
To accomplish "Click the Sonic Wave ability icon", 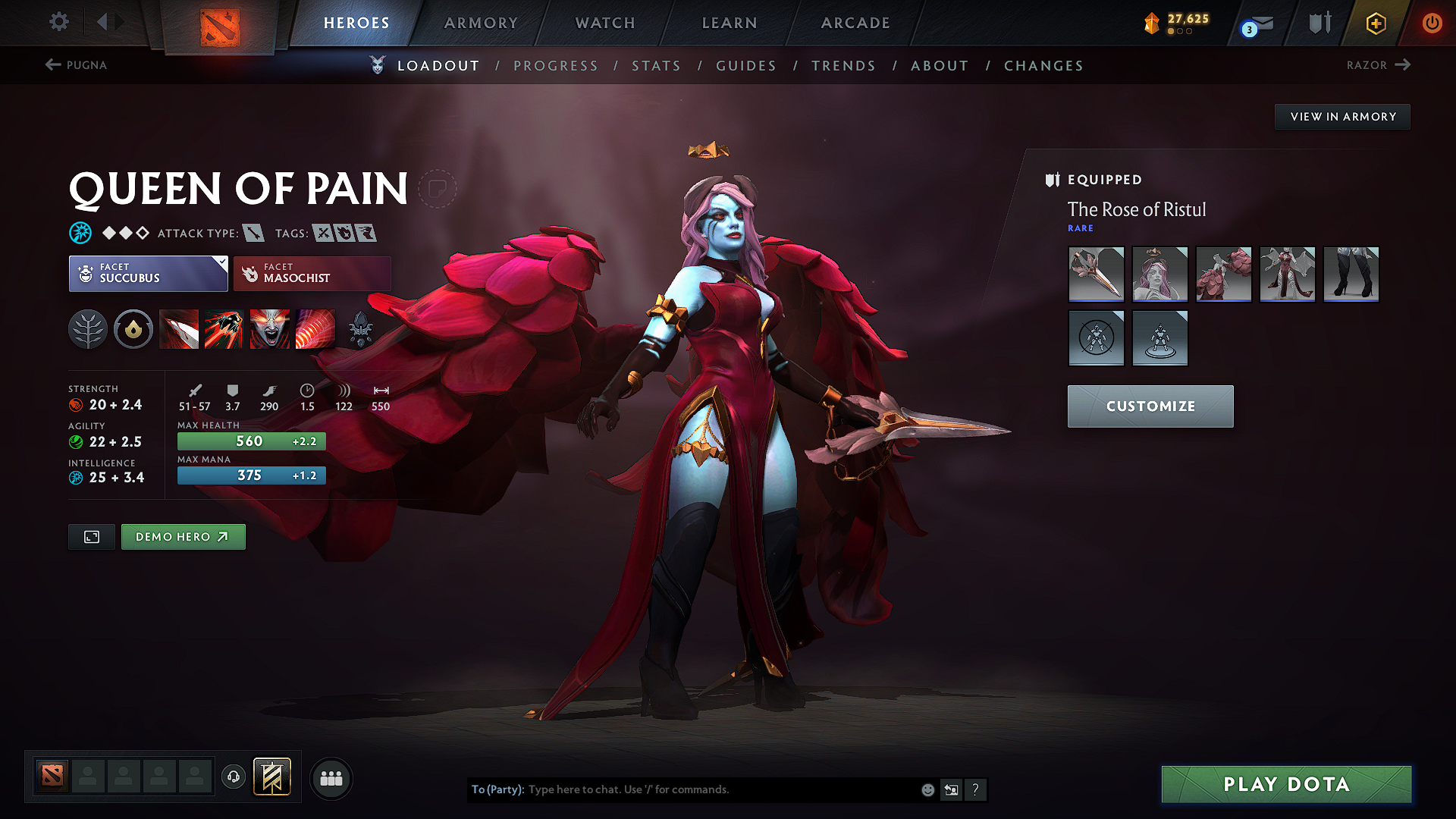I will pos(315,329).
